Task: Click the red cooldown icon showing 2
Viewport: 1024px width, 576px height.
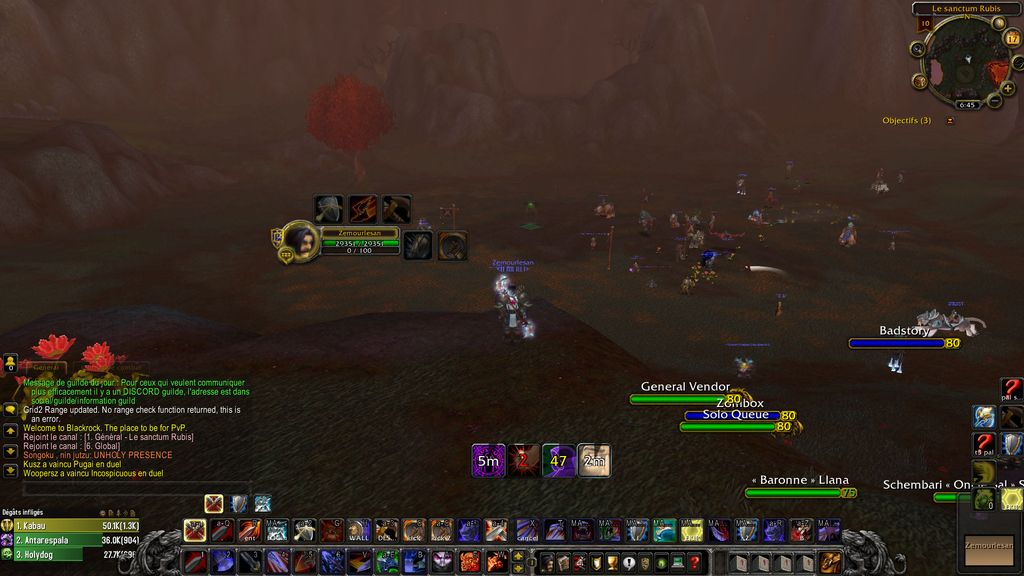Action: pyautogui.click(x=523, y=460)
